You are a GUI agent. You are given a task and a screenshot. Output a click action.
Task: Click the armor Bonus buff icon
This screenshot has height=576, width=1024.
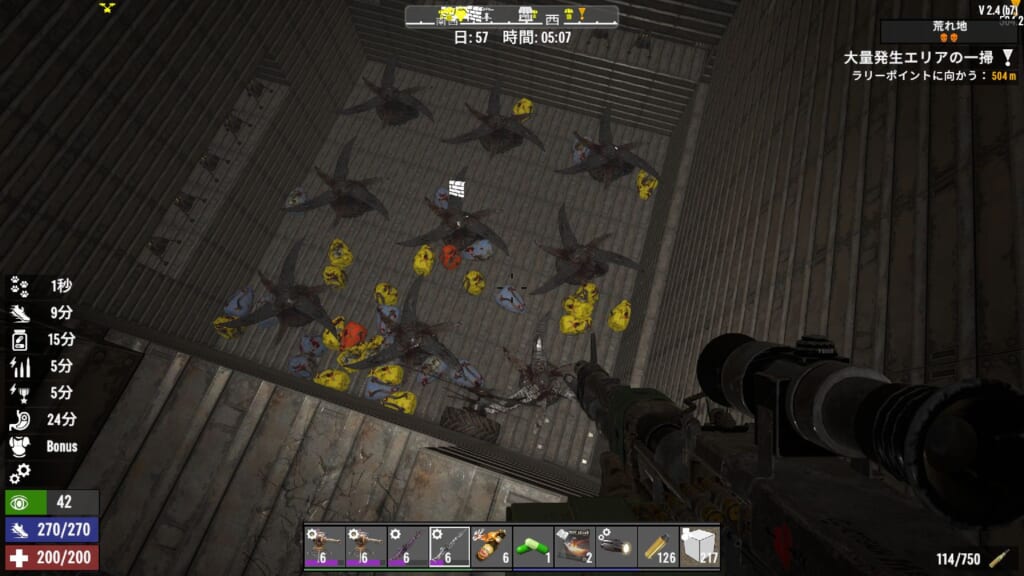pos(20,447)
